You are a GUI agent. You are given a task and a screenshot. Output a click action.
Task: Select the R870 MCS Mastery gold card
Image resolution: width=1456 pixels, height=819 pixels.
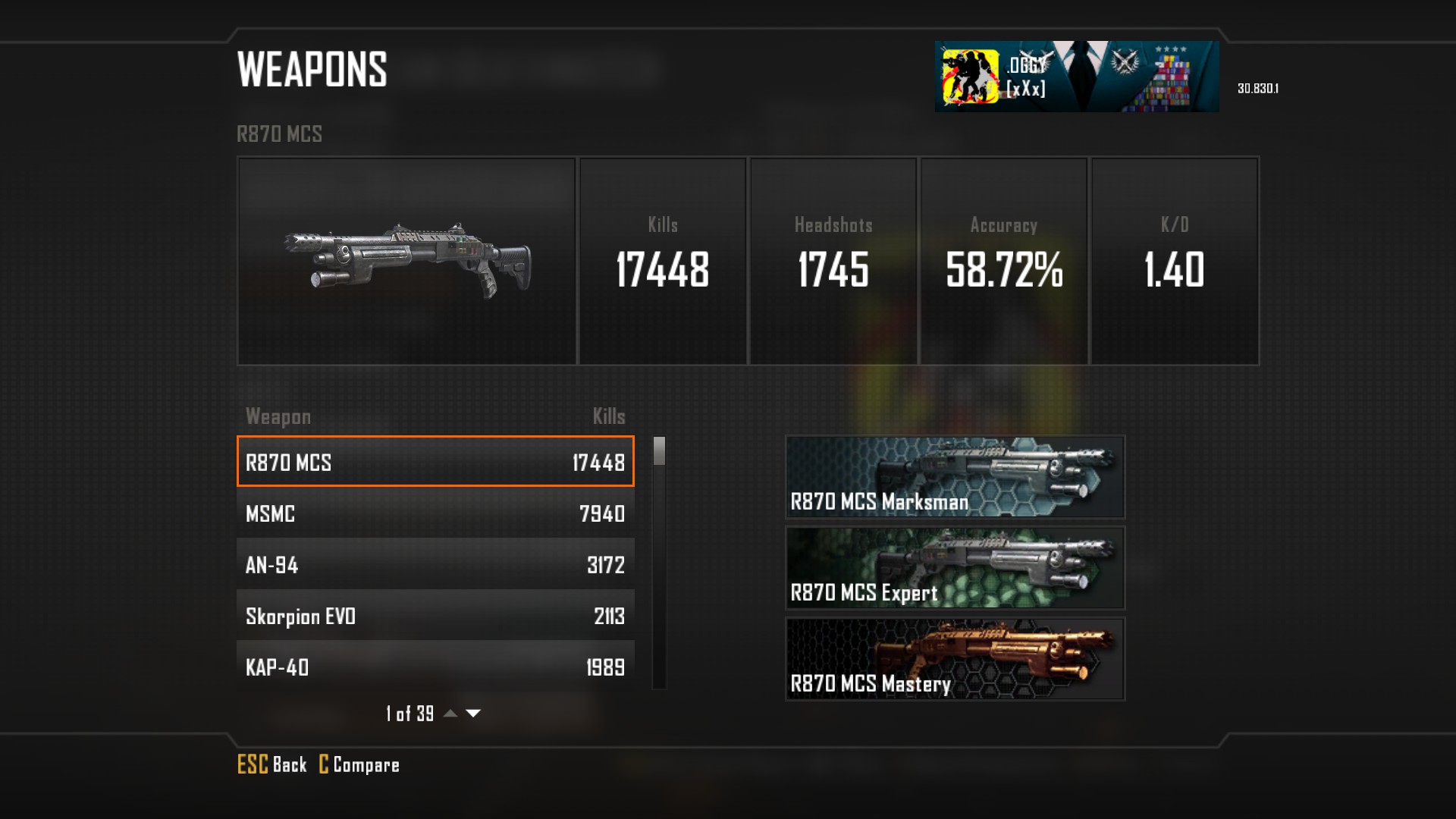(x=955, y=659)
